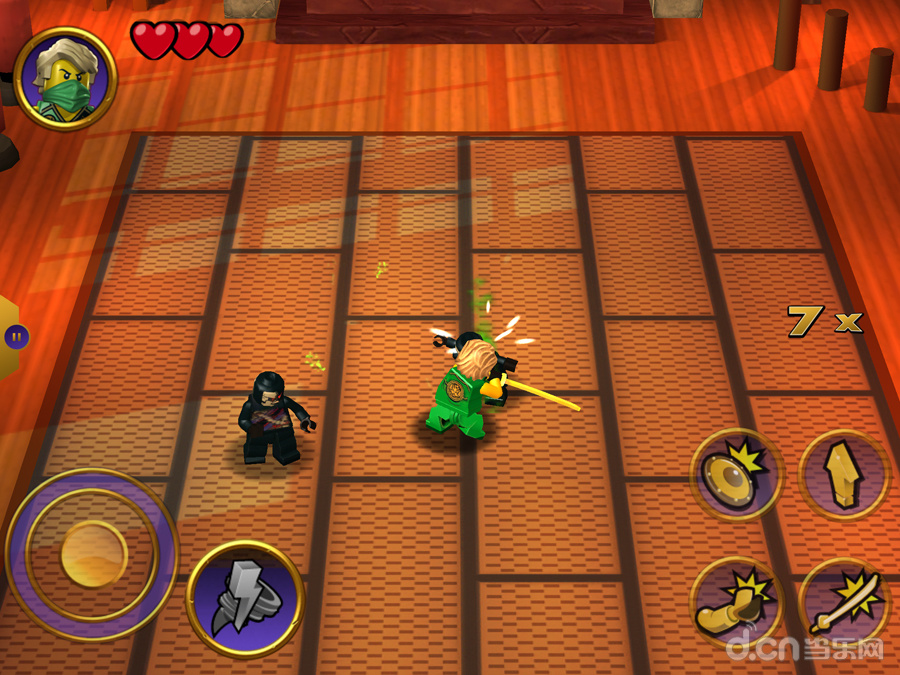Perform the punch attack
Image resolution: width=900 pixels, height=675 pixels.
click(x=737, y=602)
